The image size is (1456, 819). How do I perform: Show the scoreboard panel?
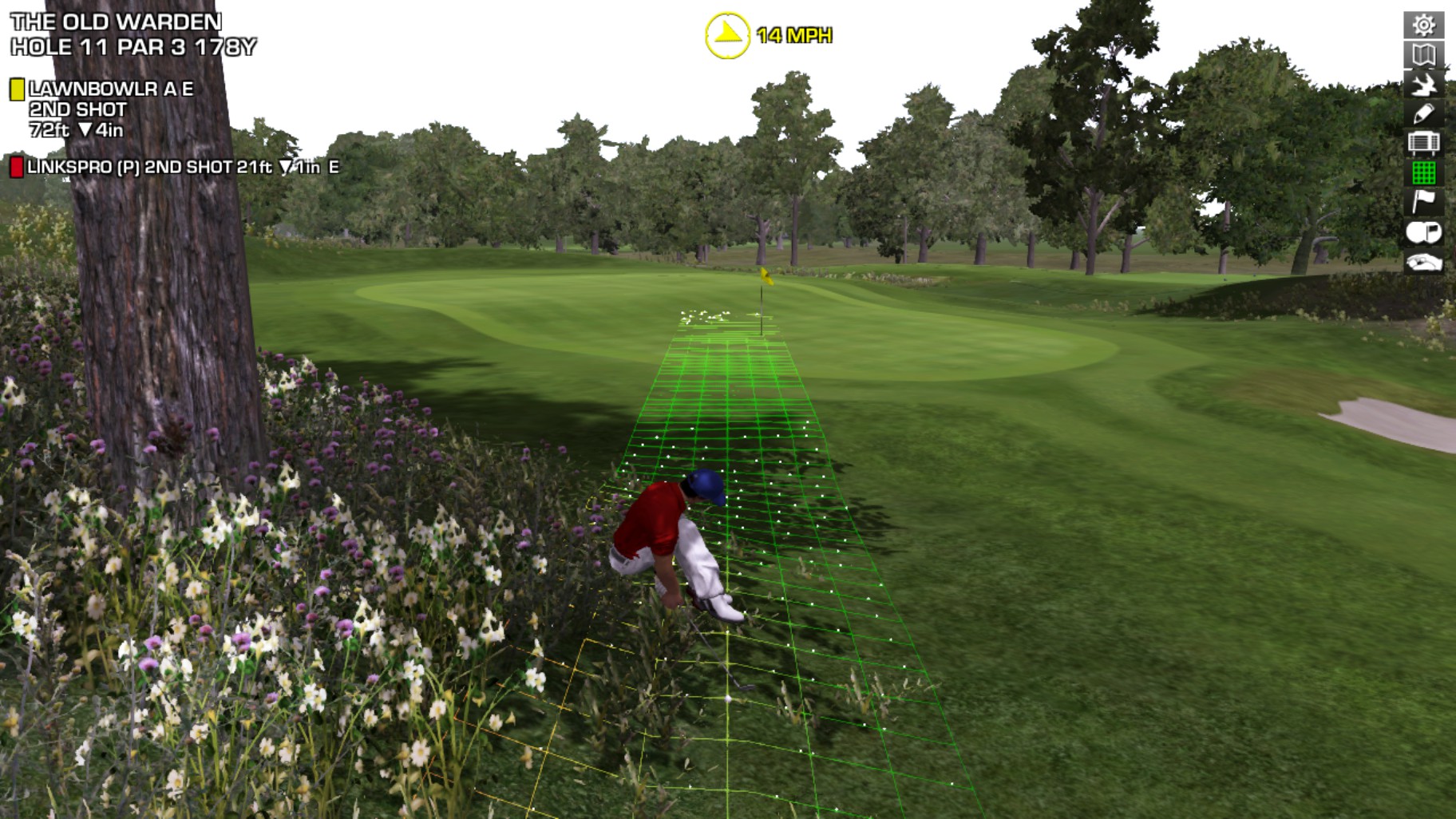[x=1423, y=144]
